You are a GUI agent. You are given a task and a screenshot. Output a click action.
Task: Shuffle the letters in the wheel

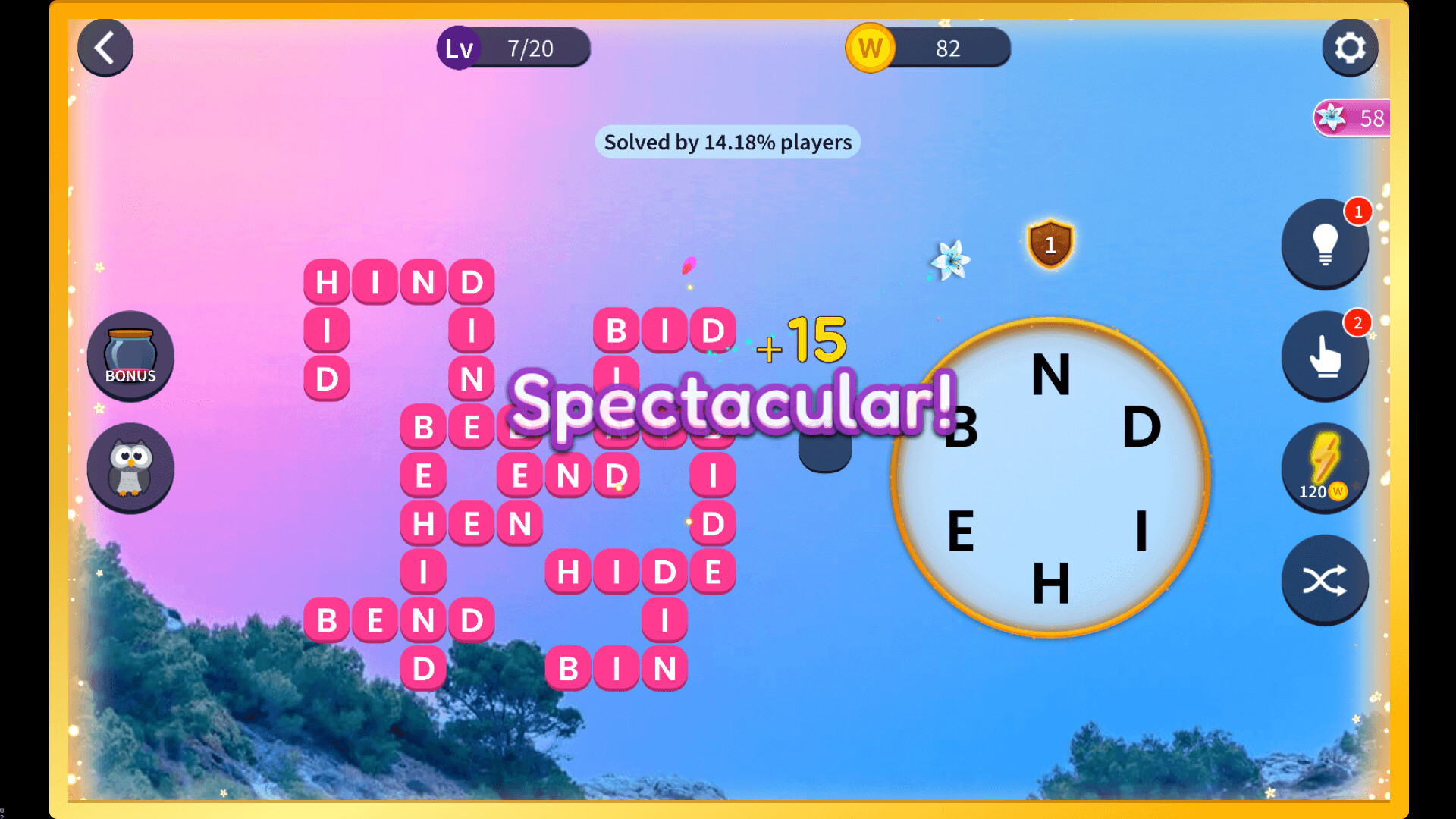point(1325,580)
